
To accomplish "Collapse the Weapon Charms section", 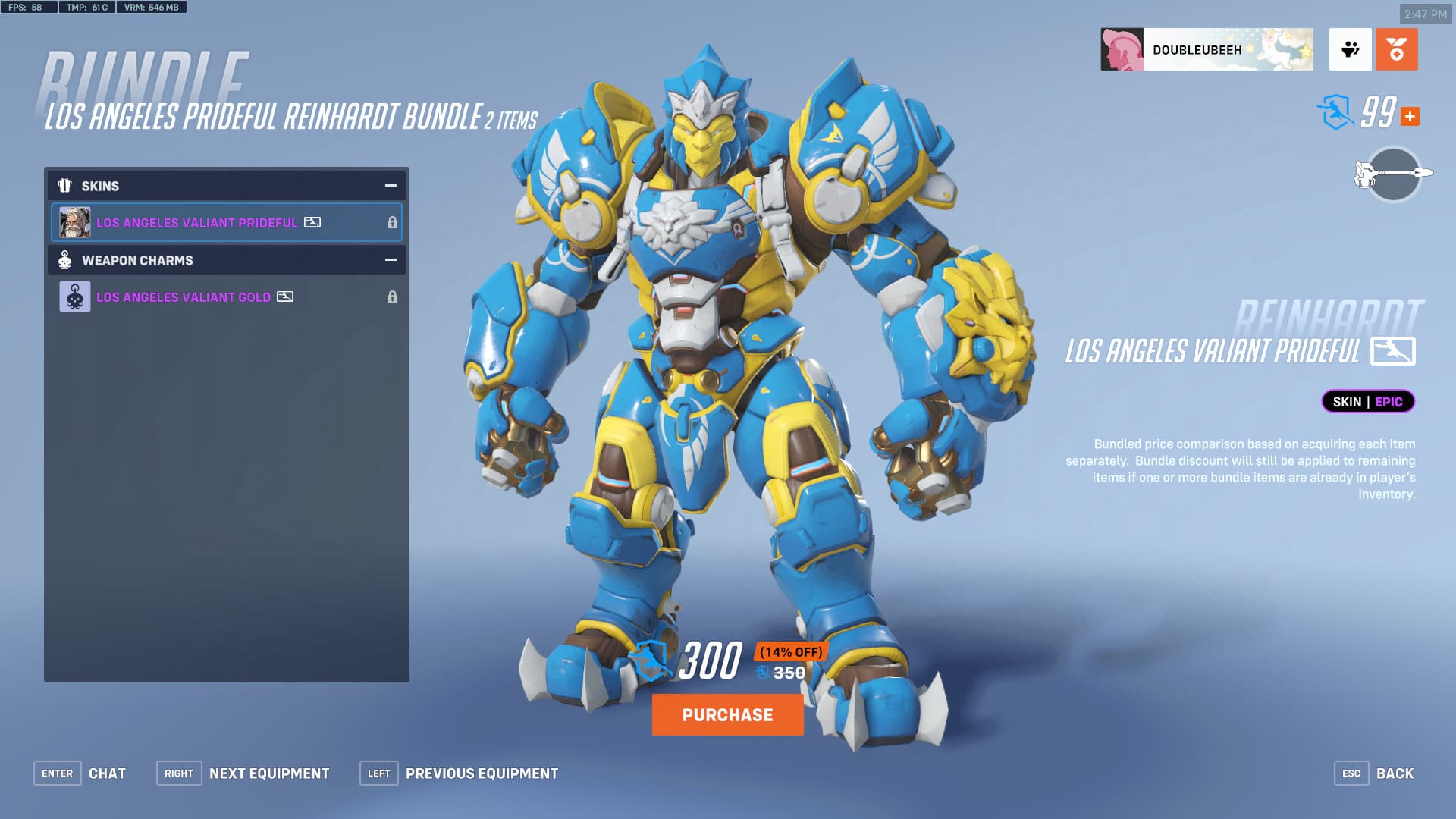I will point(391,260).
